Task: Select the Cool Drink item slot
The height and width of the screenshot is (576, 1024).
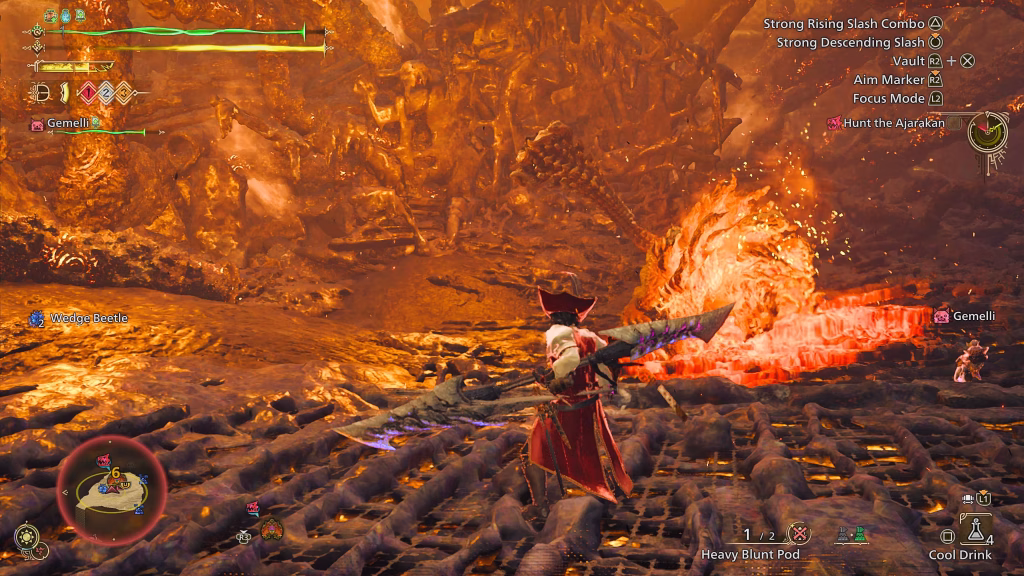Action: (975, 529)
